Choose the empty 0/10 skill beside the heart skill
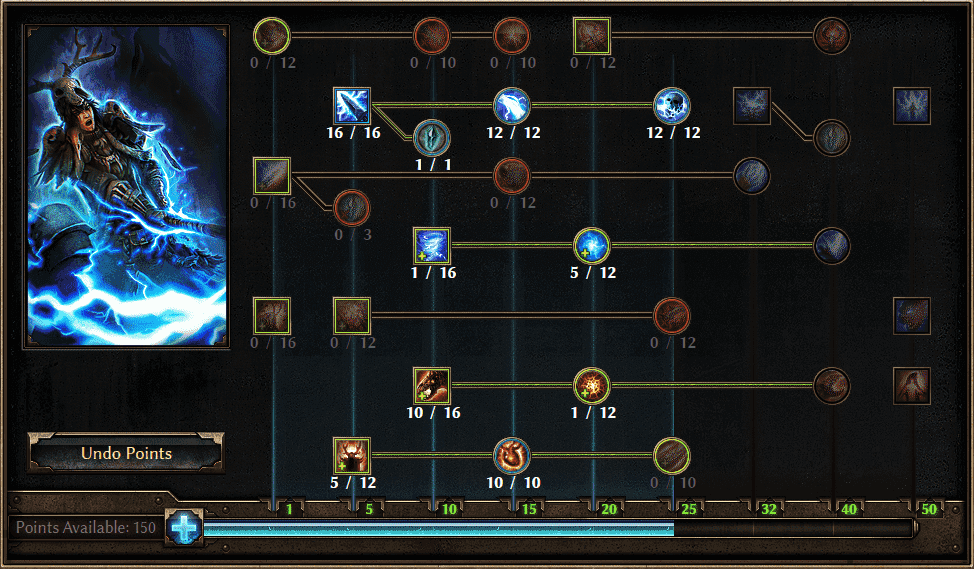 point(672,455)
